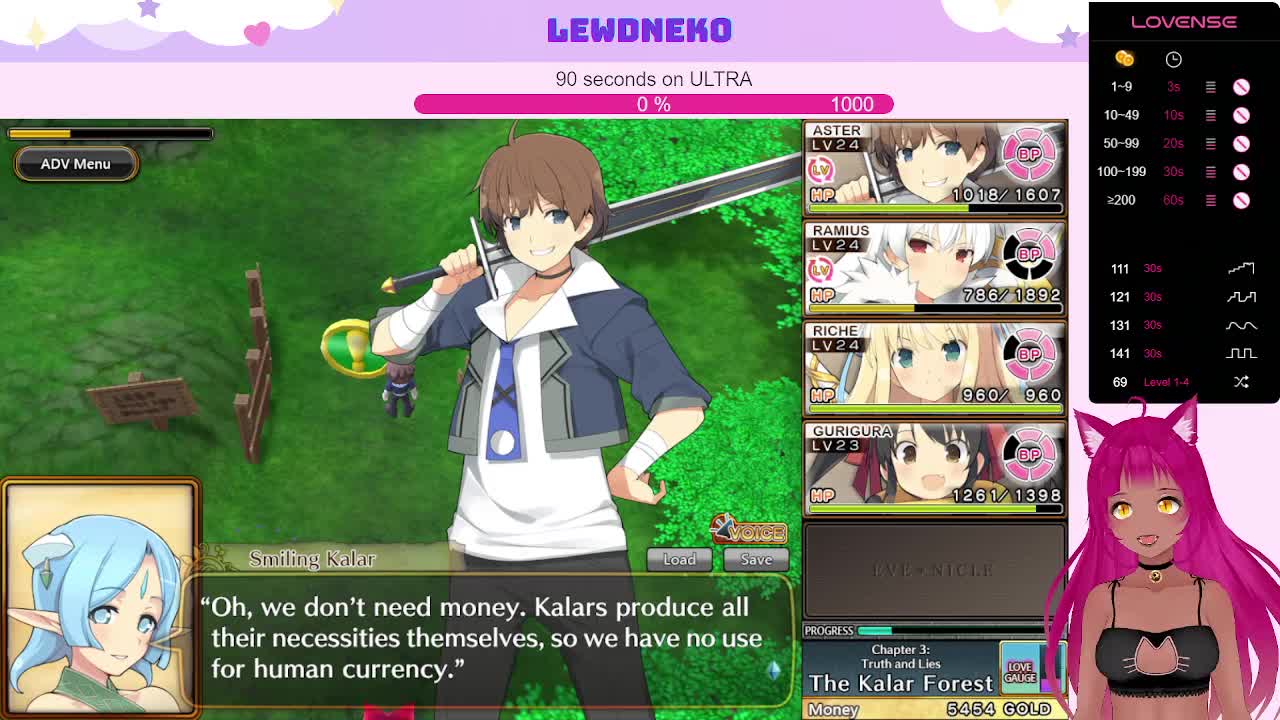Screen dimensions: 1280x720
Task: Pick Gurigura's party panel
Action: point(934,467)
